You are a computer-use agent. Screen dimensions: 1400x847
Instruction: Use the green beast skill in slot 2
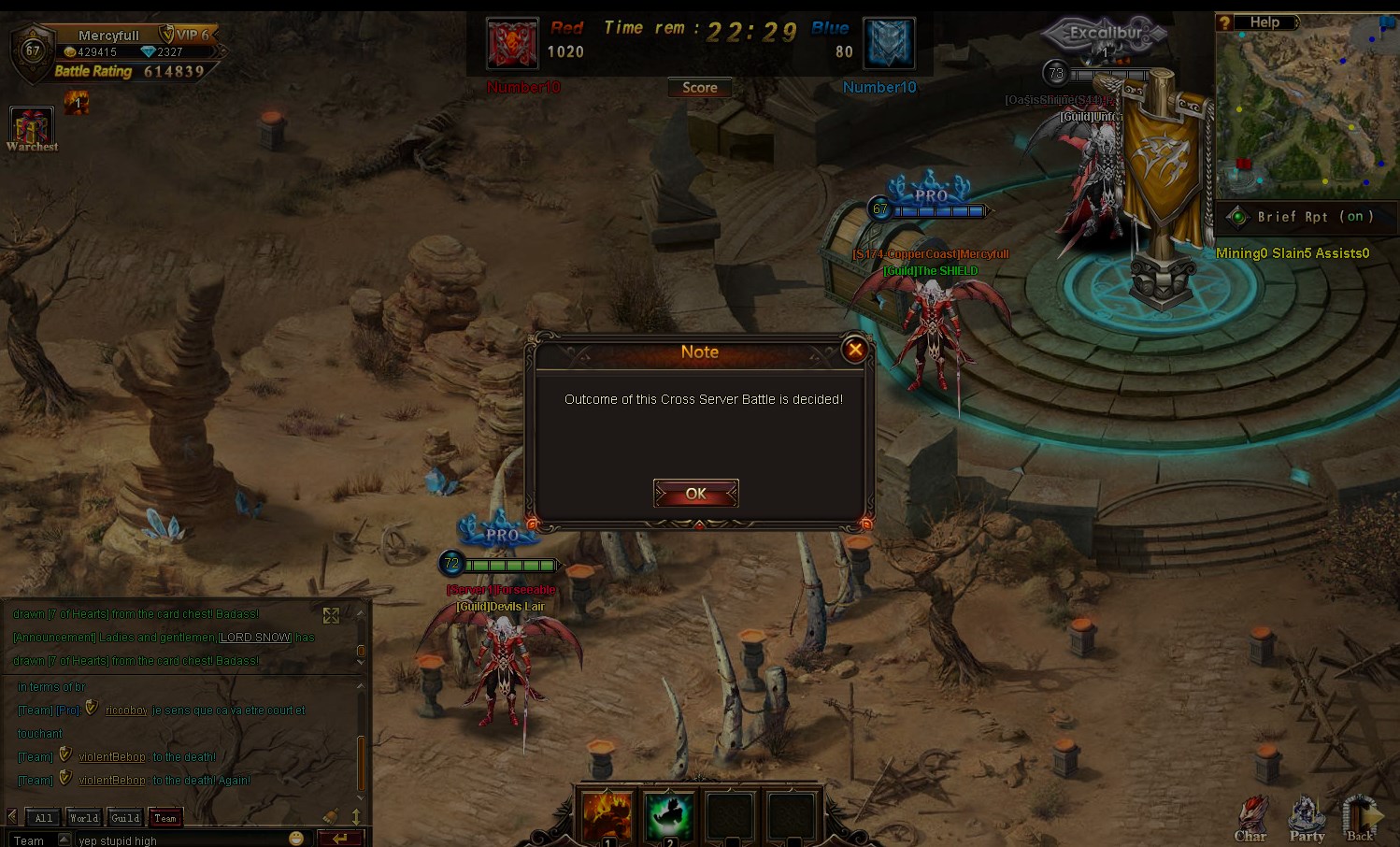pos(669,815)
